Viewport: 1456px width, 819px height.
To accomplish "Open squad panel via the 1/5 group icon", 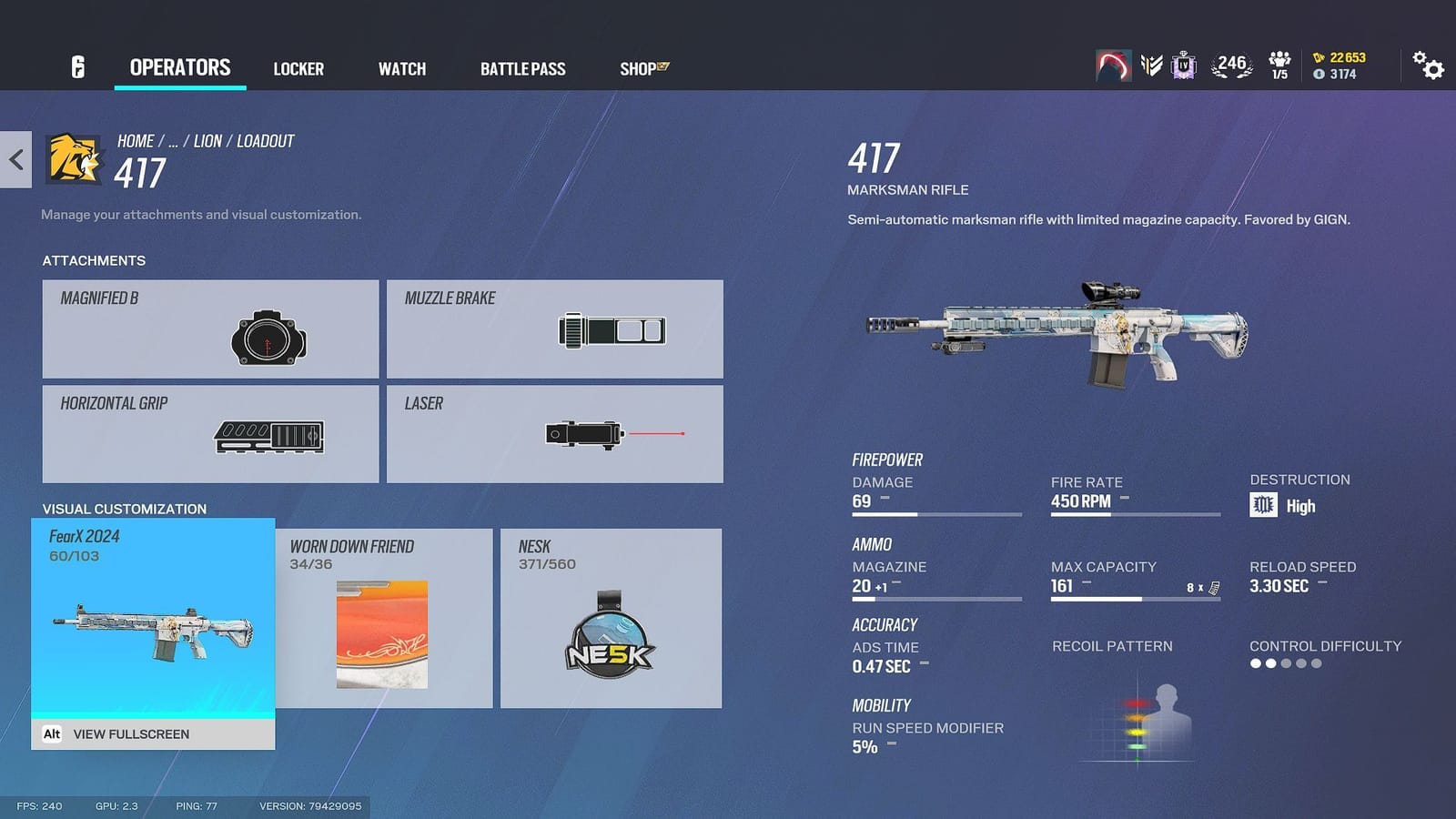I will 1280,64.
